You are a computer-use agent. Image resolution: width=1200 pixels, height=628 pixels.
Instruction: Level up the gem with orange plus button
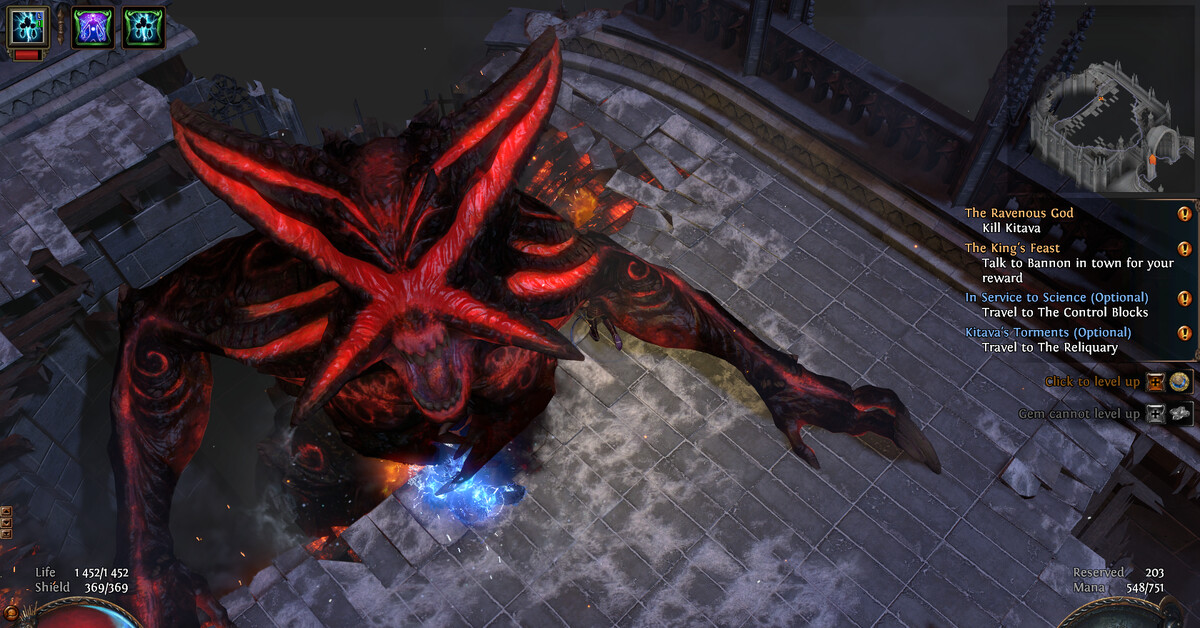coord(1156,381)
